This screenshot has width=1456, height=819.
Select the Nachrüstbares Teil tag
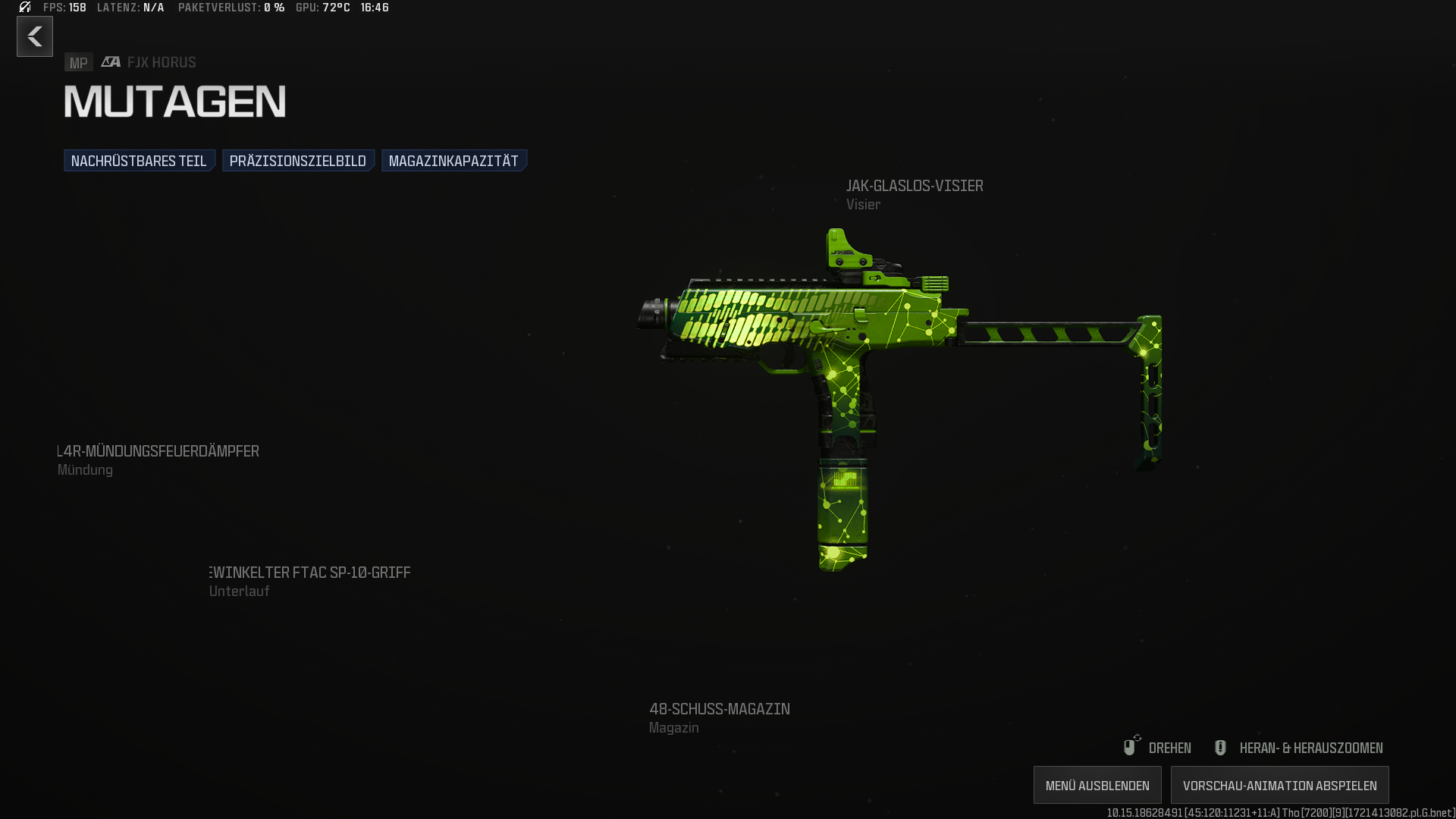[x=140, y=161]
